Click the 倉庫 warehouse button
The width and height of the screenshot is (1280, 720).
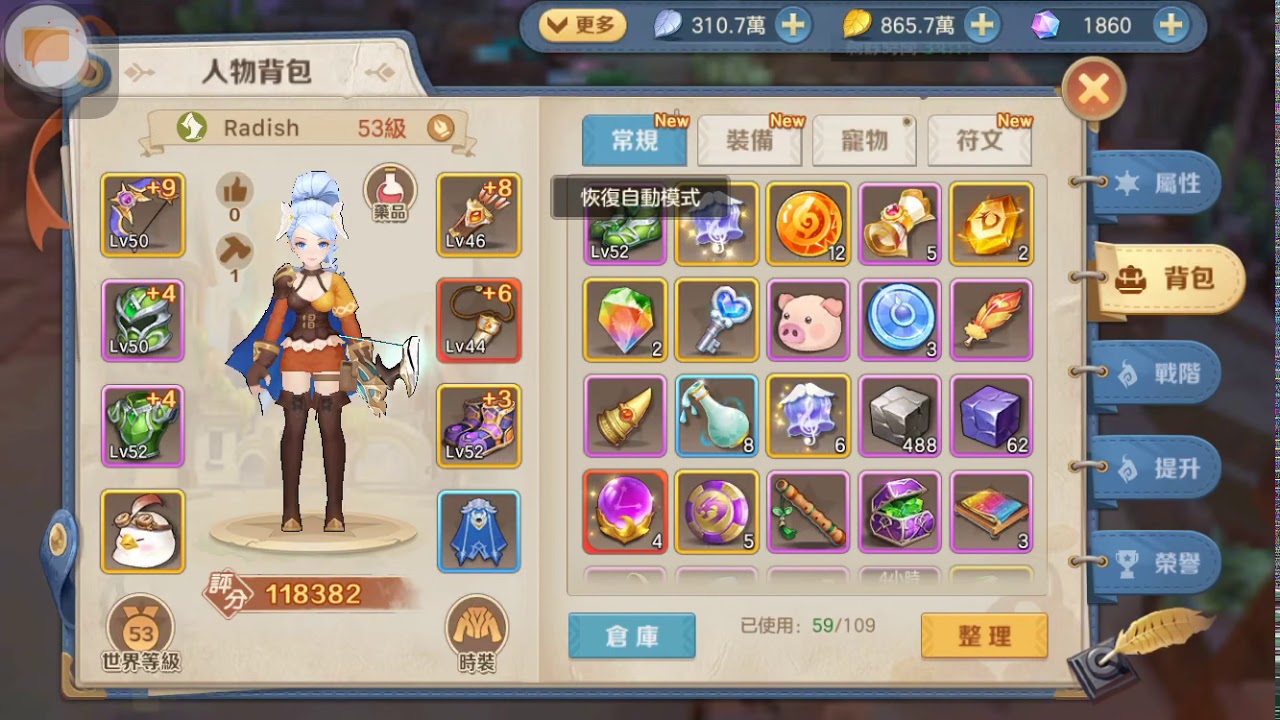coord(632,636)
